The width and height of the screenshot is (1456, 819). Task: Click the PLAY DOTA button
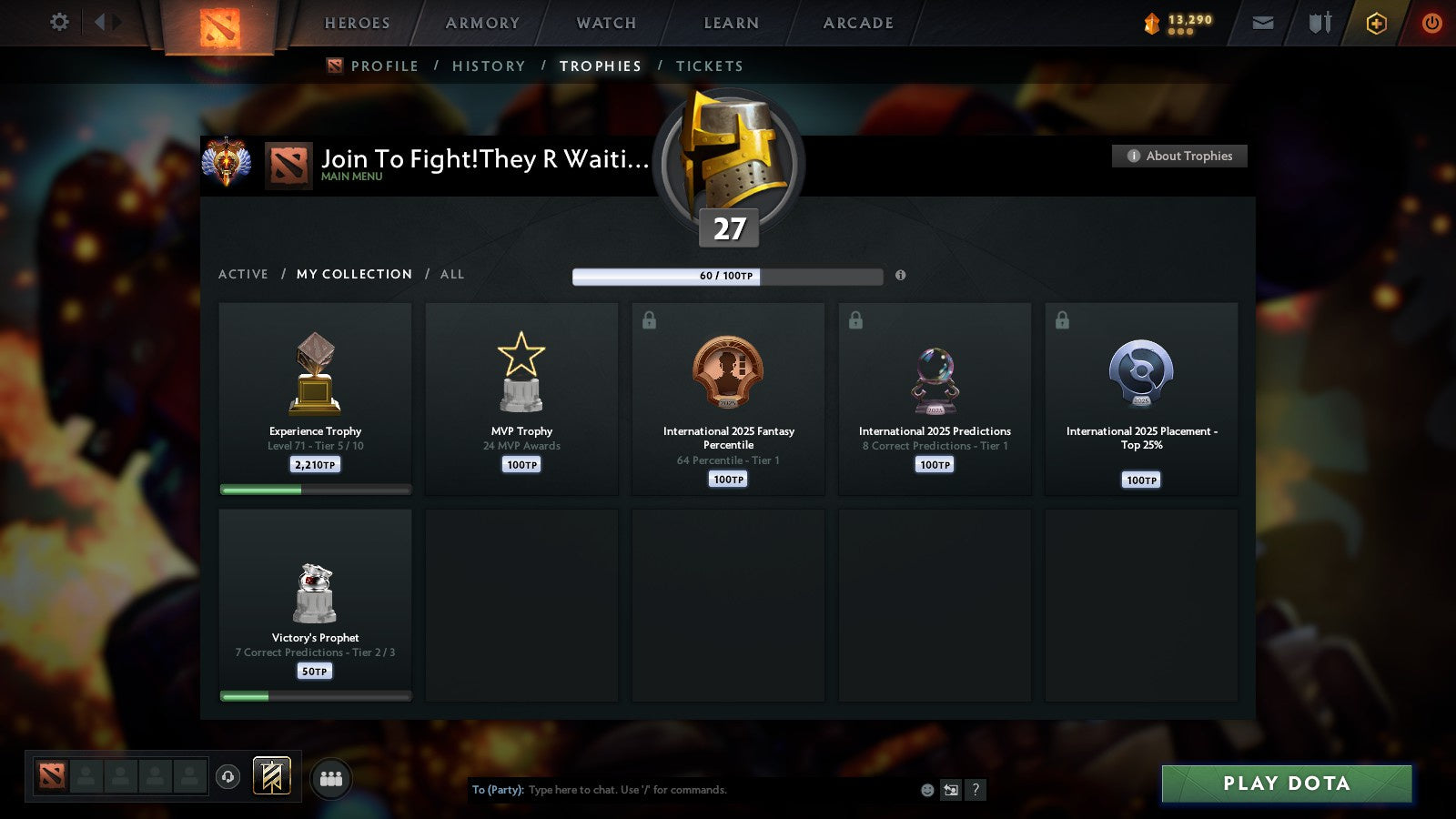tap(1286, 783)
